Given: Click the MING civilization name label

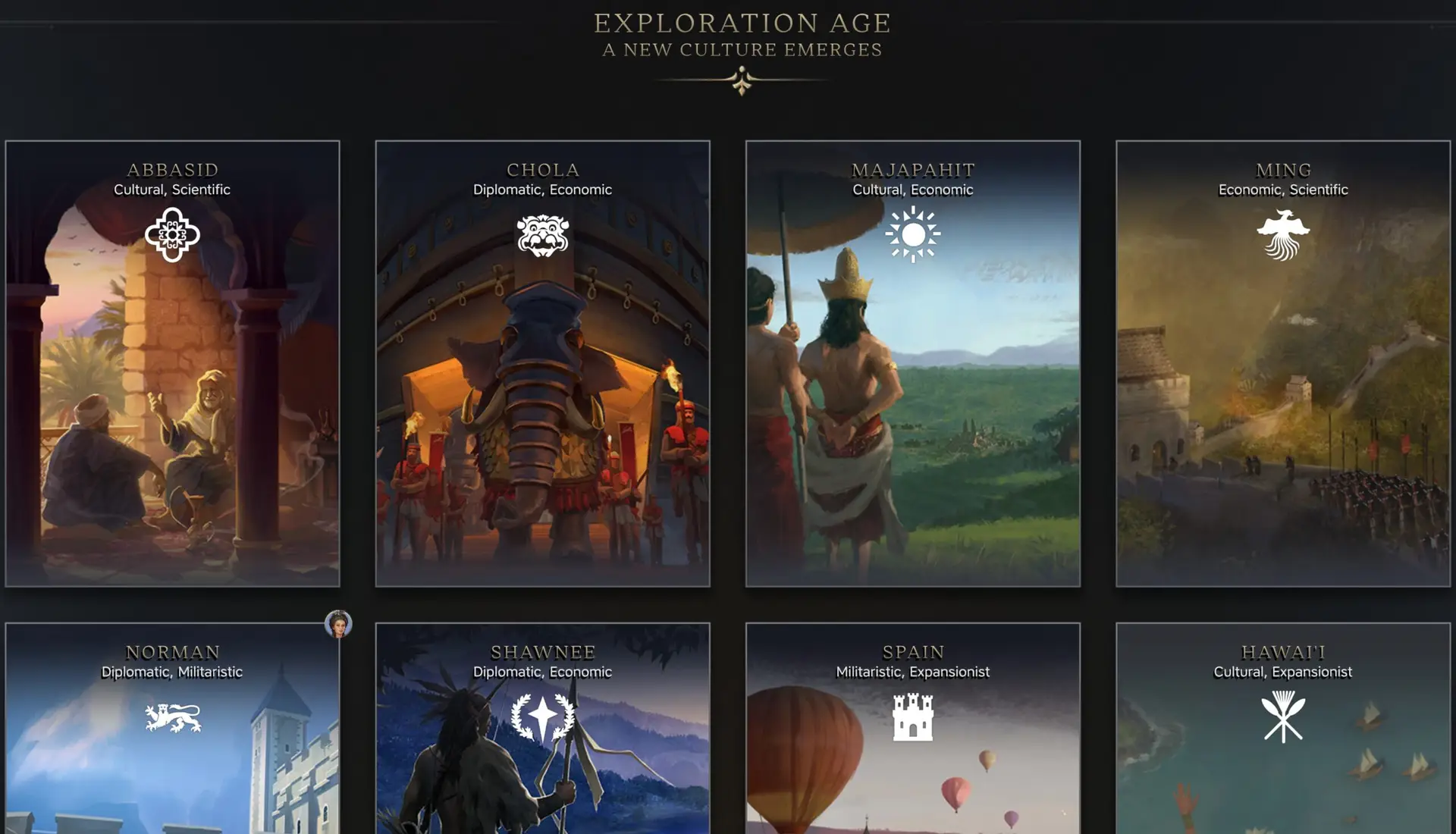Looking at the screenshot, I should pos(1282,170).
